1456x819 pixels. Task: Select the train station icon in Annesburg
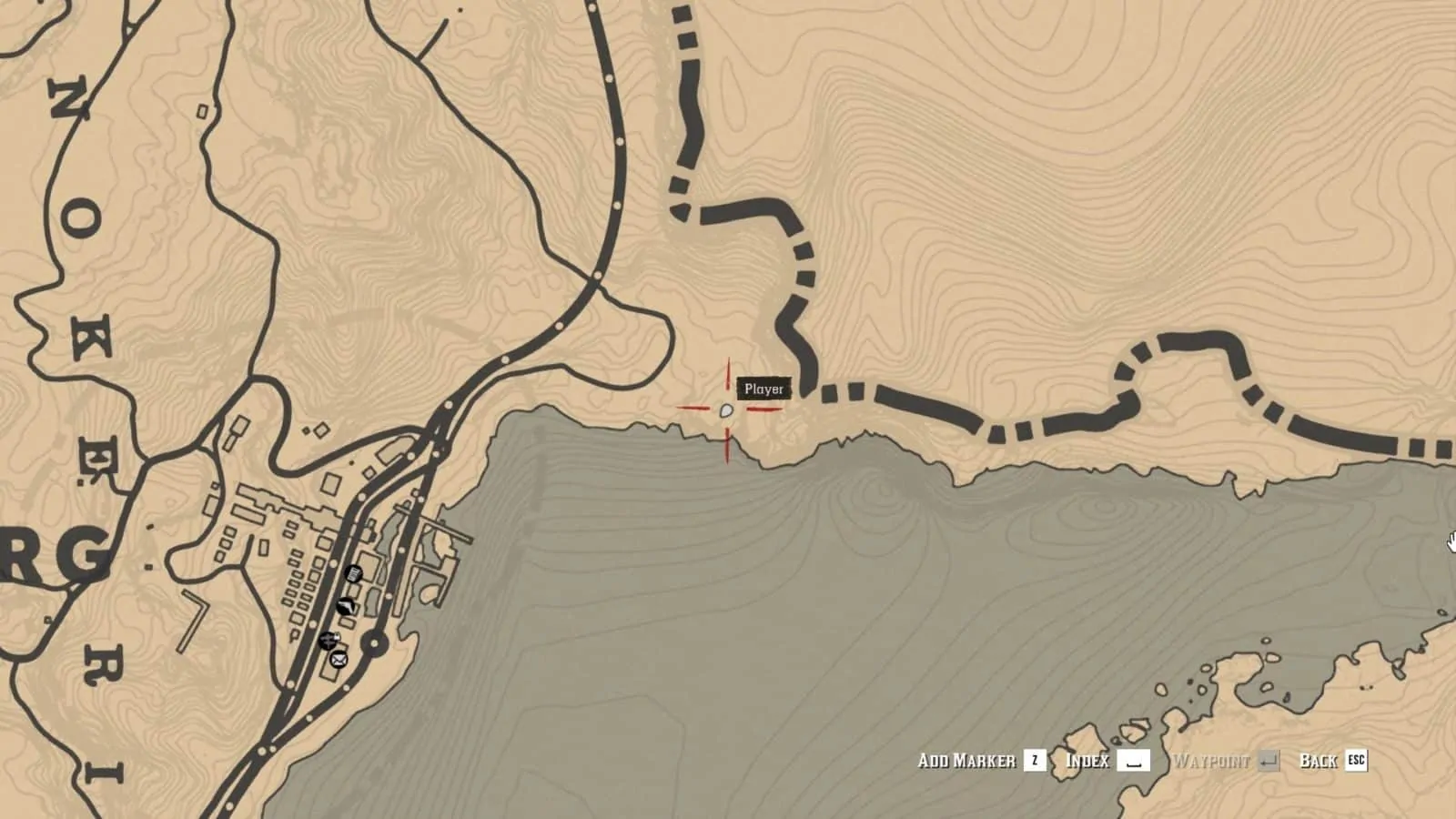(329, 641)
